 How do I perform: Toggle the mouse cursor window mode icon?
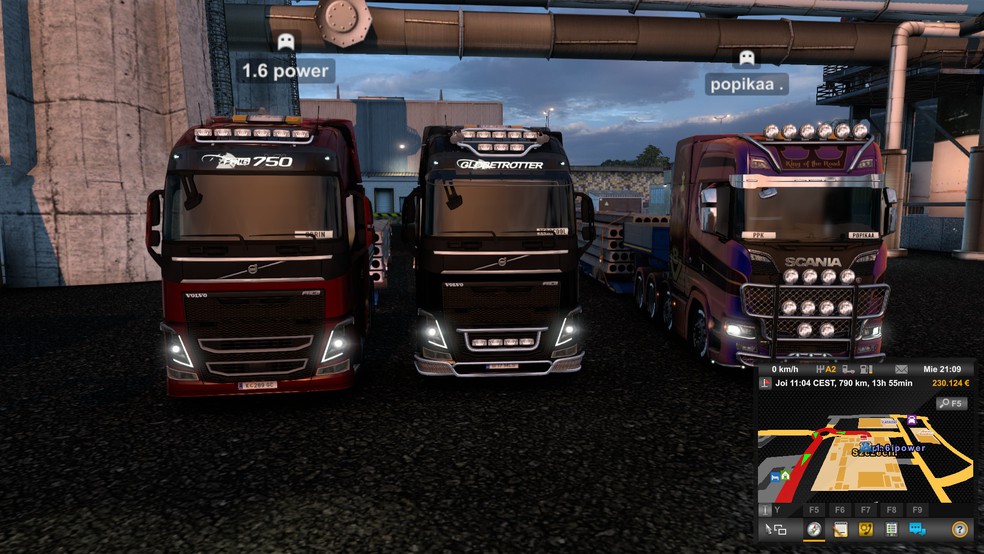(x=775, y=529)
